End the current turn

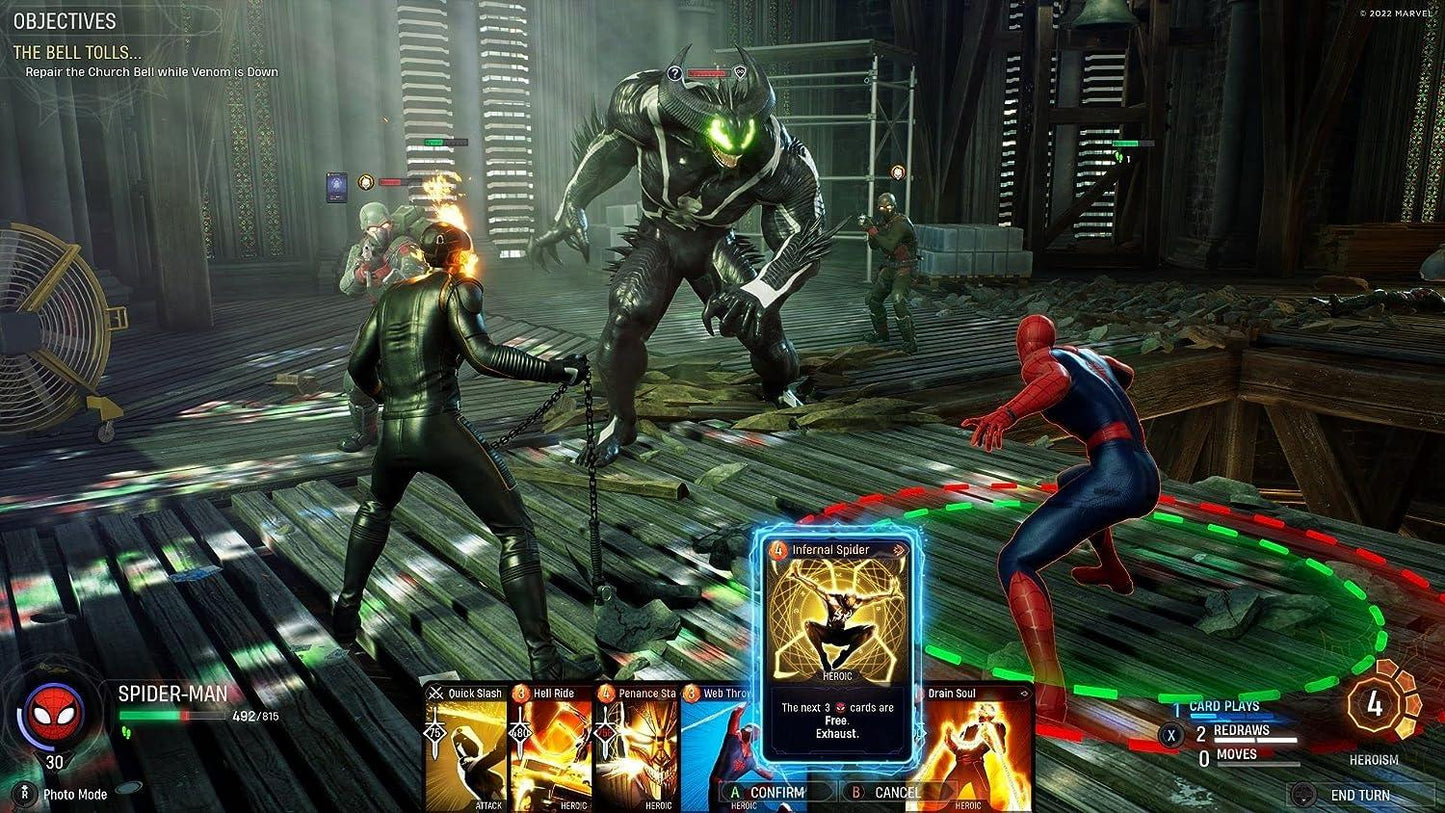tap(1360, 795)
